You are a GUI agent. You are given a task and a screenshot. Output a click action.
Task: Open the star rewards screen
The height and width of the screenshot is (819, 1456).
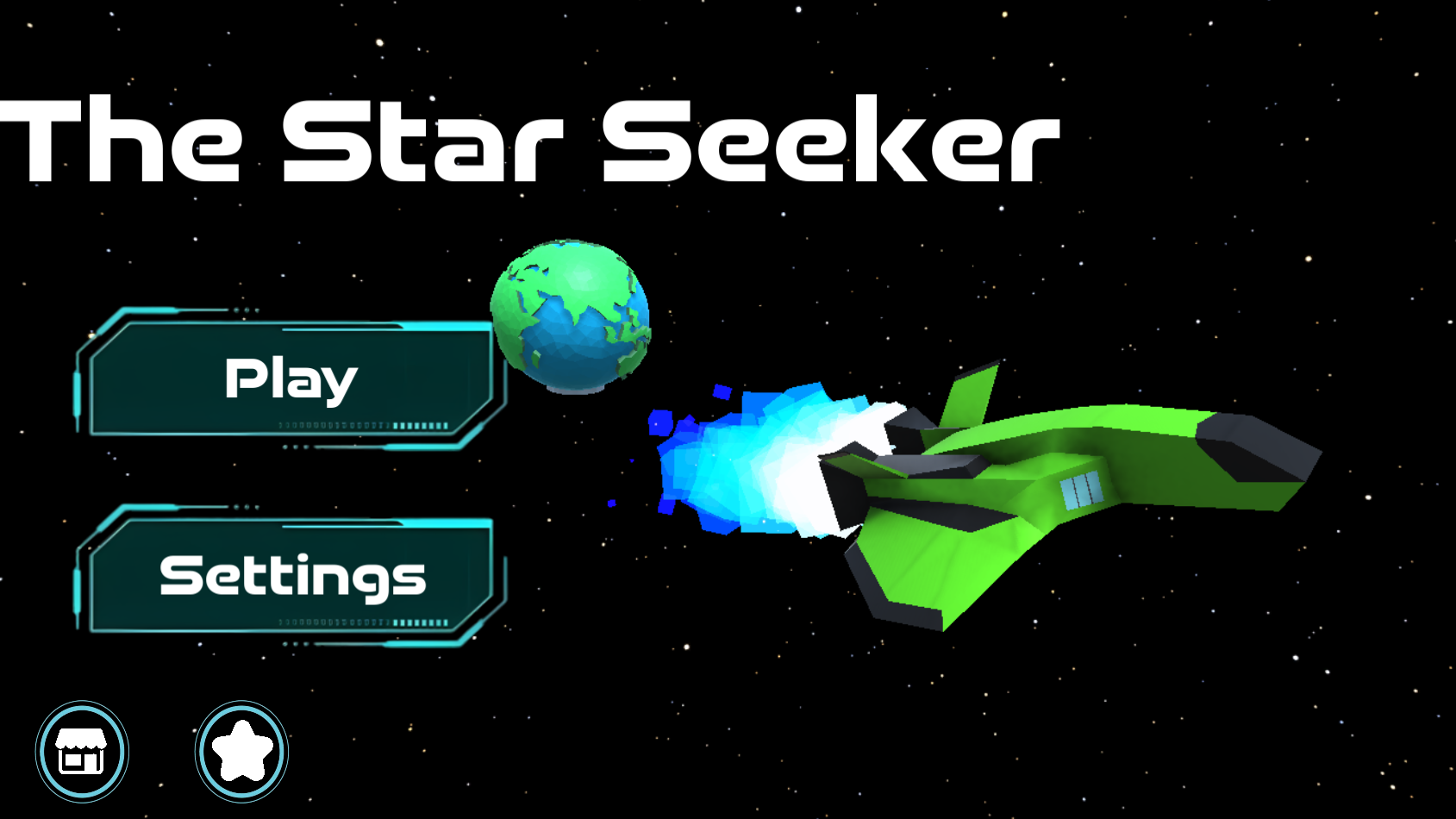coord(241,750)
